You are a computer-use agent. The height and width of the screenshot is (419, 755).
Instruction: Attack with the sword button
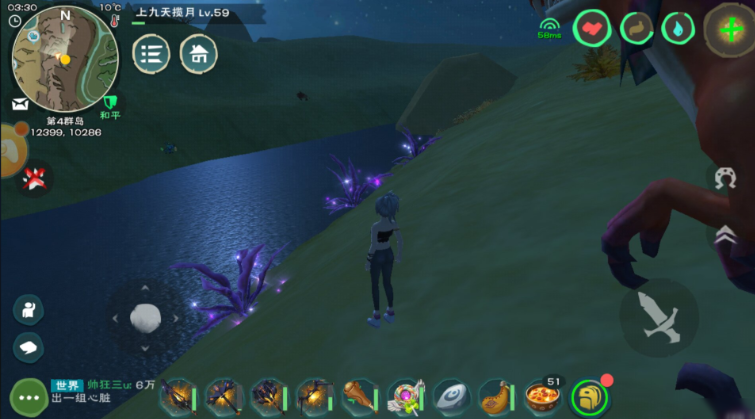(x=659, y=318)
